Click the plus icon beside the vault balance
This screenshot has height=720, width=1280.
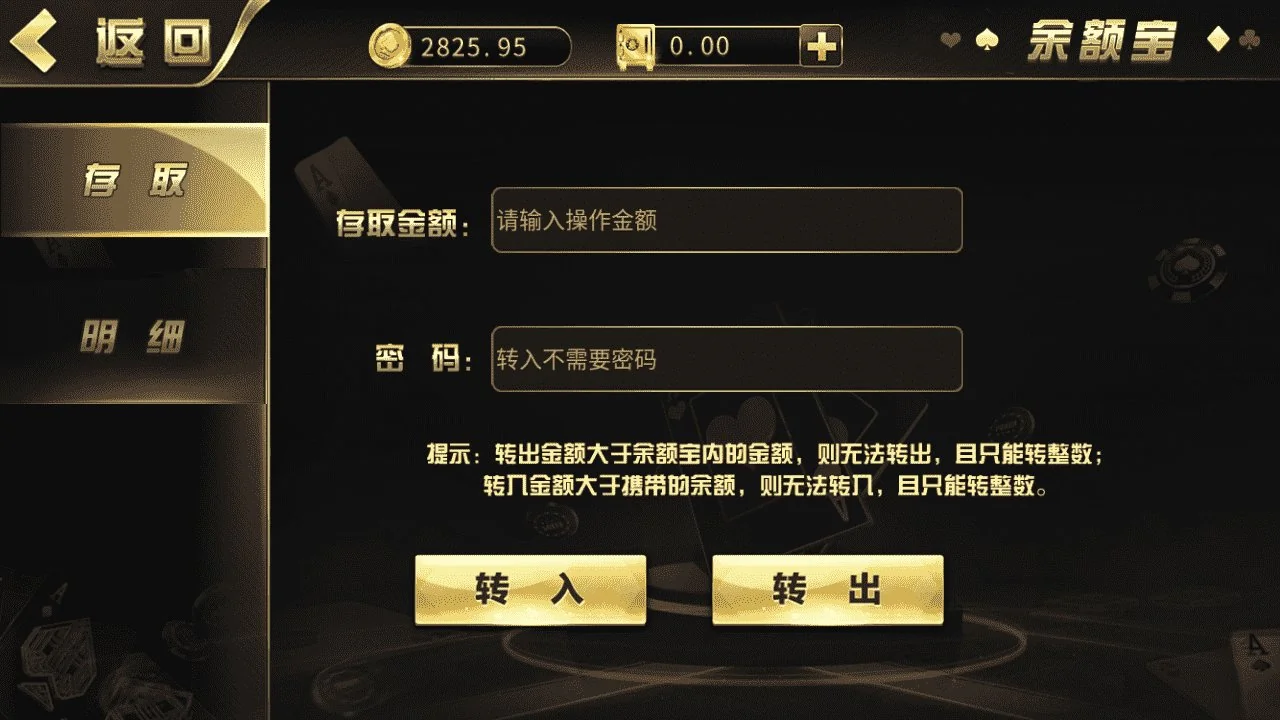(822, 46)
